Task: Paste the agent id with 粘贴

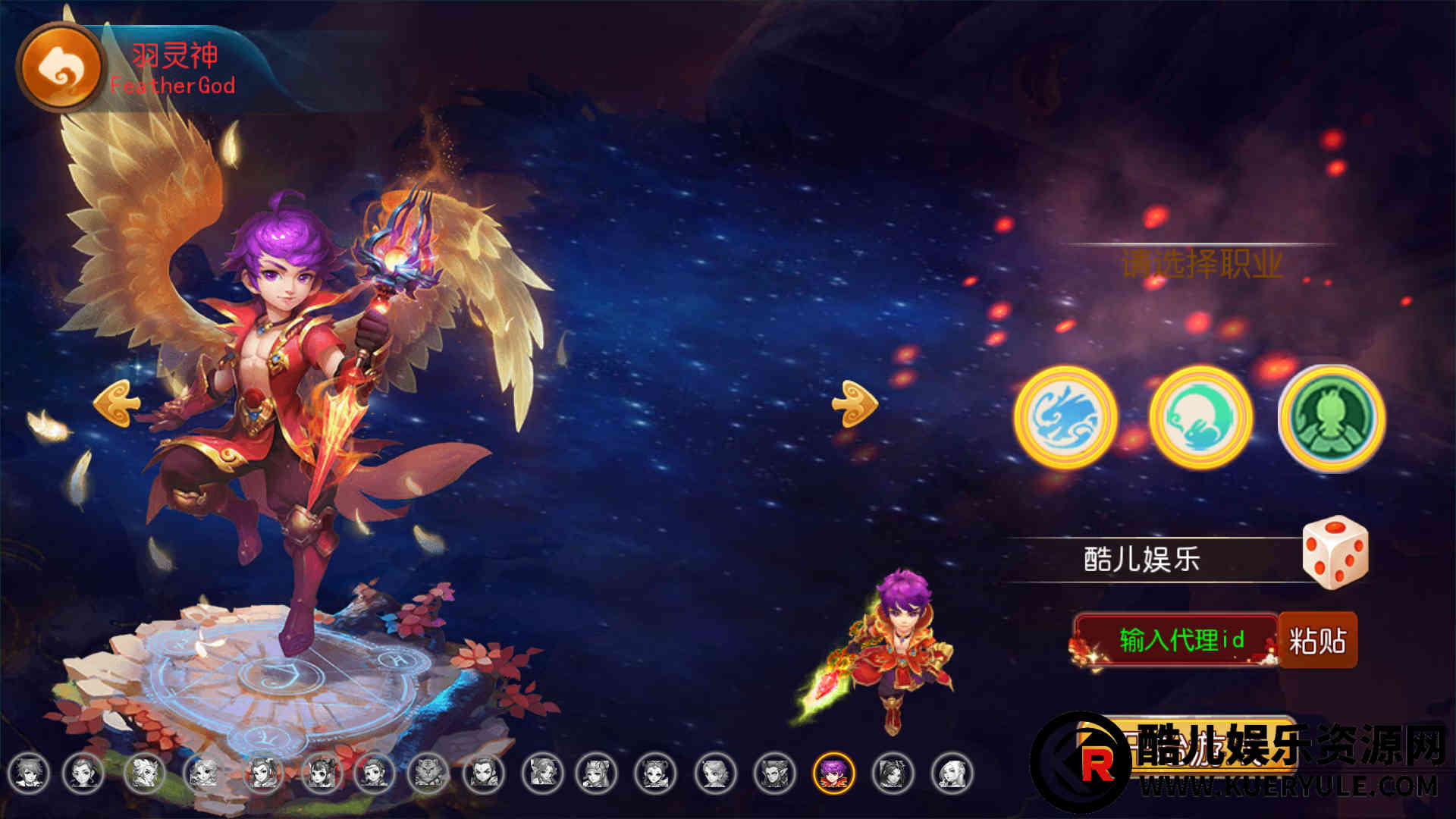Action: [x=1318, y=640]
